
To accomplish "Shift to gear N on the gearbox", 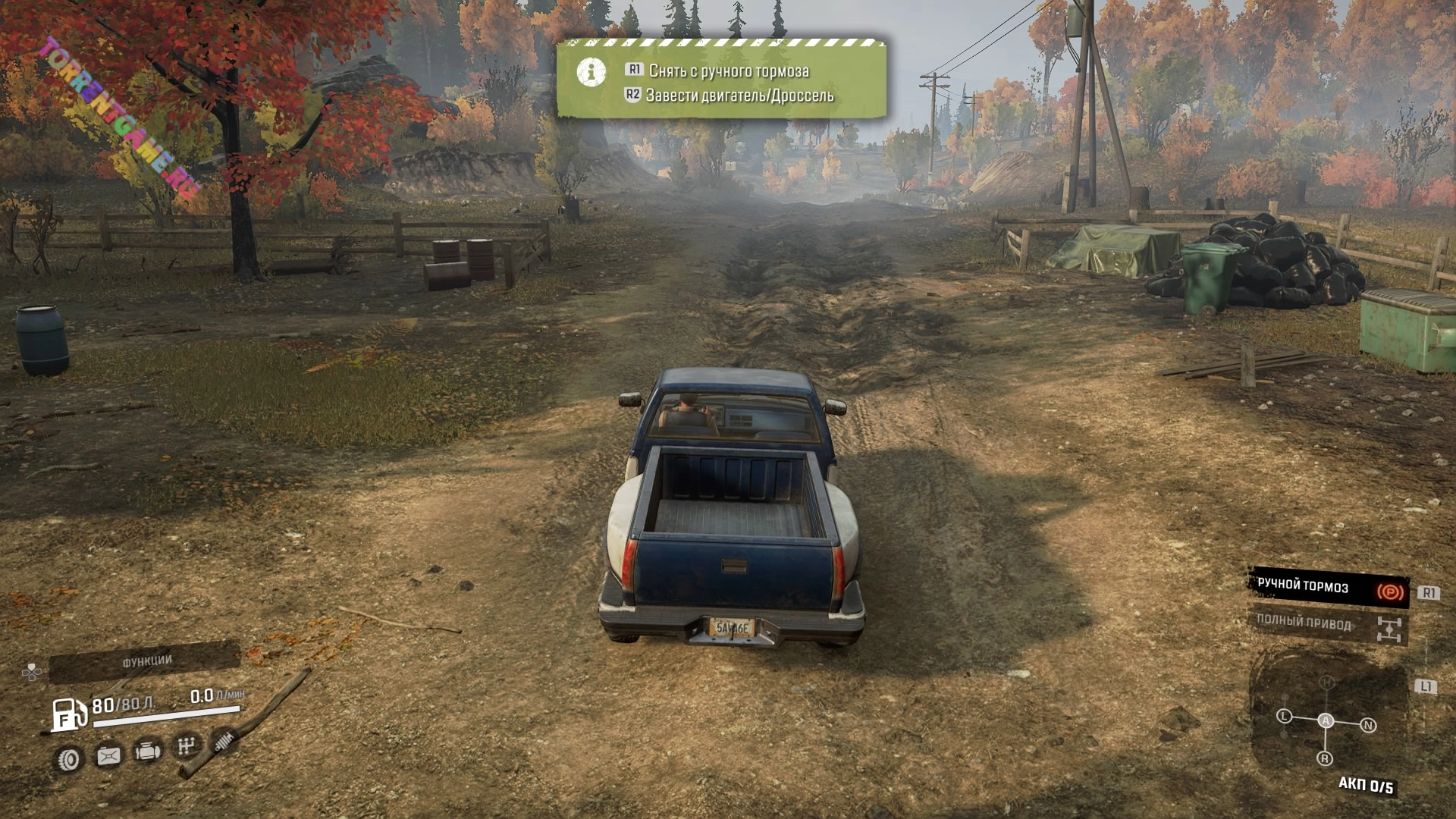I will (x=1368, y=725).
